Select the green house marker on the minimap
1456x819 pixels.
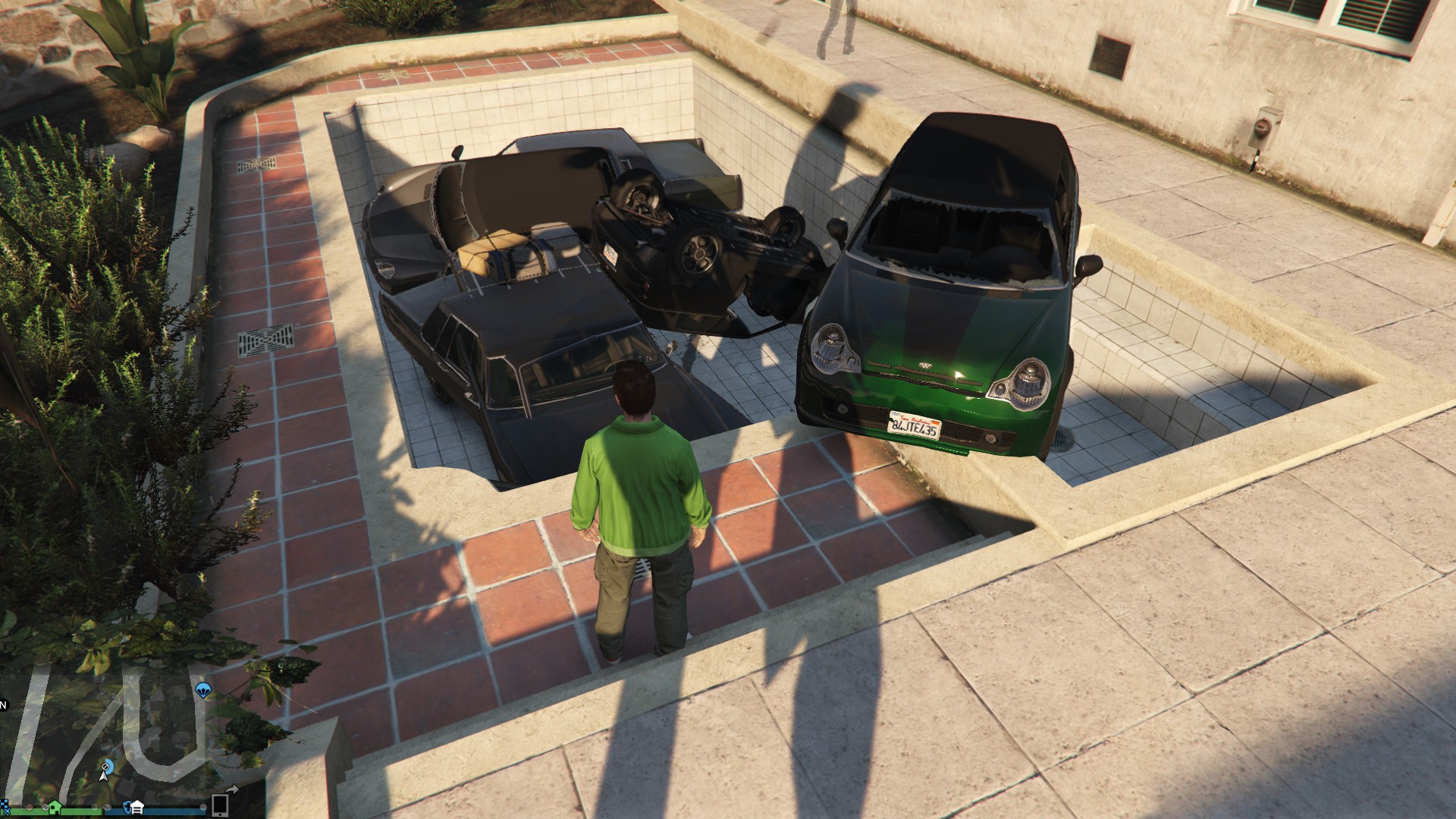(55, 805)
